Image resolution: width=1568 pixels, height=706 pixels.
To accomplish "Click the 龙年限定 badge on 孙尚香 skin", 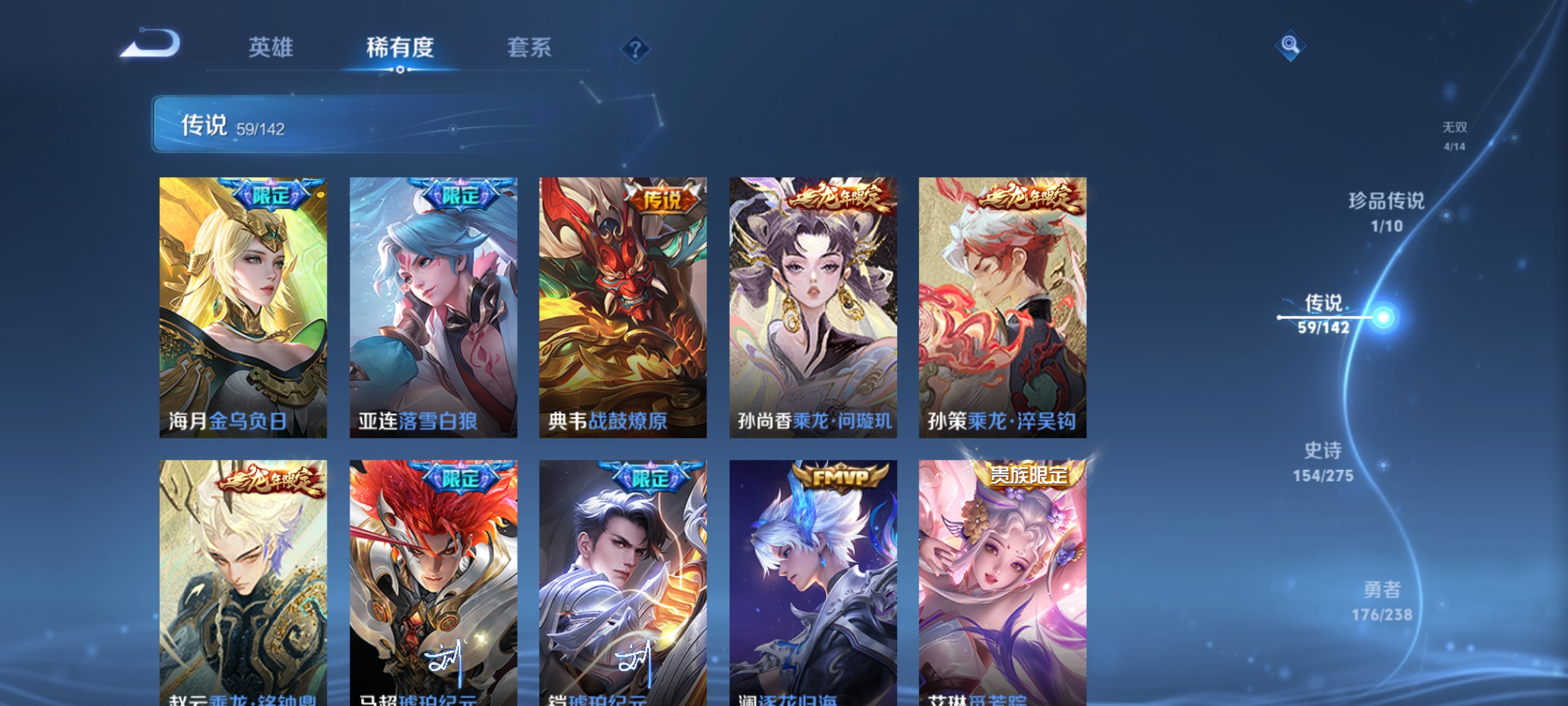I will pyautogui.click(x=838, y=196).
